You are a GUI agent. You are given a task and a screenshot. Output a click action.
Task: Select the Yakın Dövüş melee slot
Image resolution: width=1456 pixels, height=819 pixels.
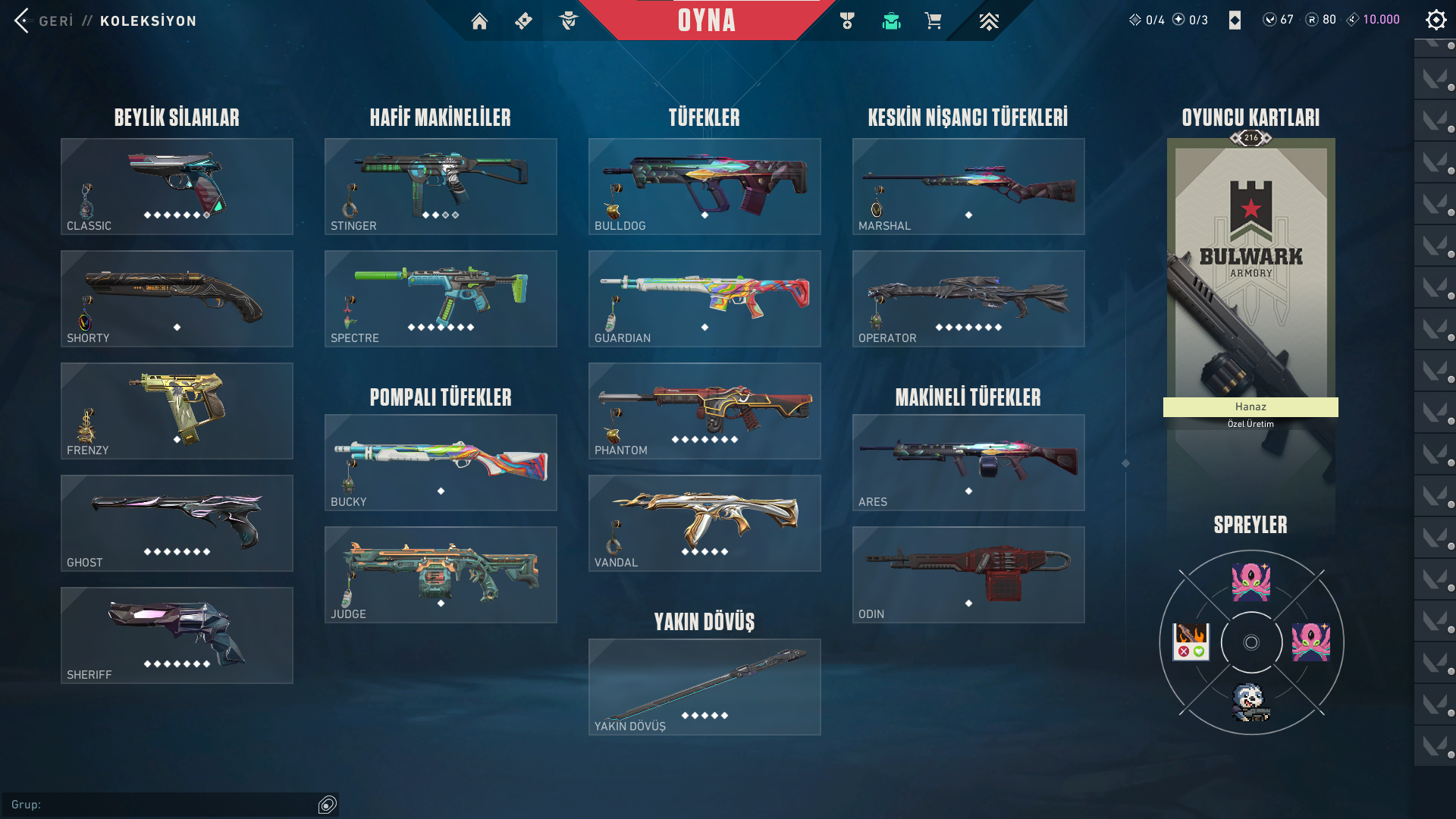click(x=704, y=687)
